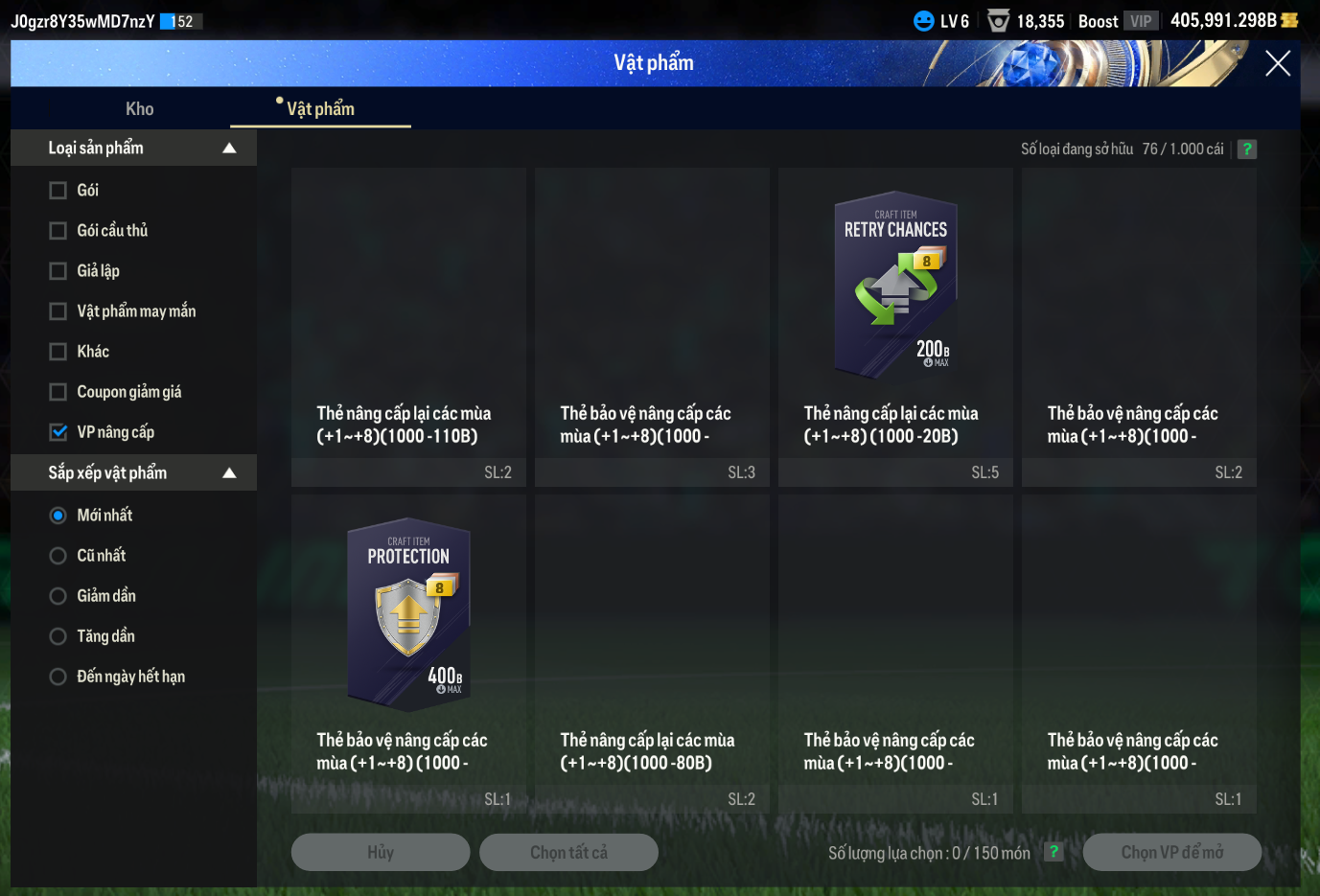The image size is (1320, 896).
Task: Open help for Số loại đang sở hữu
Action: tap(1246, 149)
